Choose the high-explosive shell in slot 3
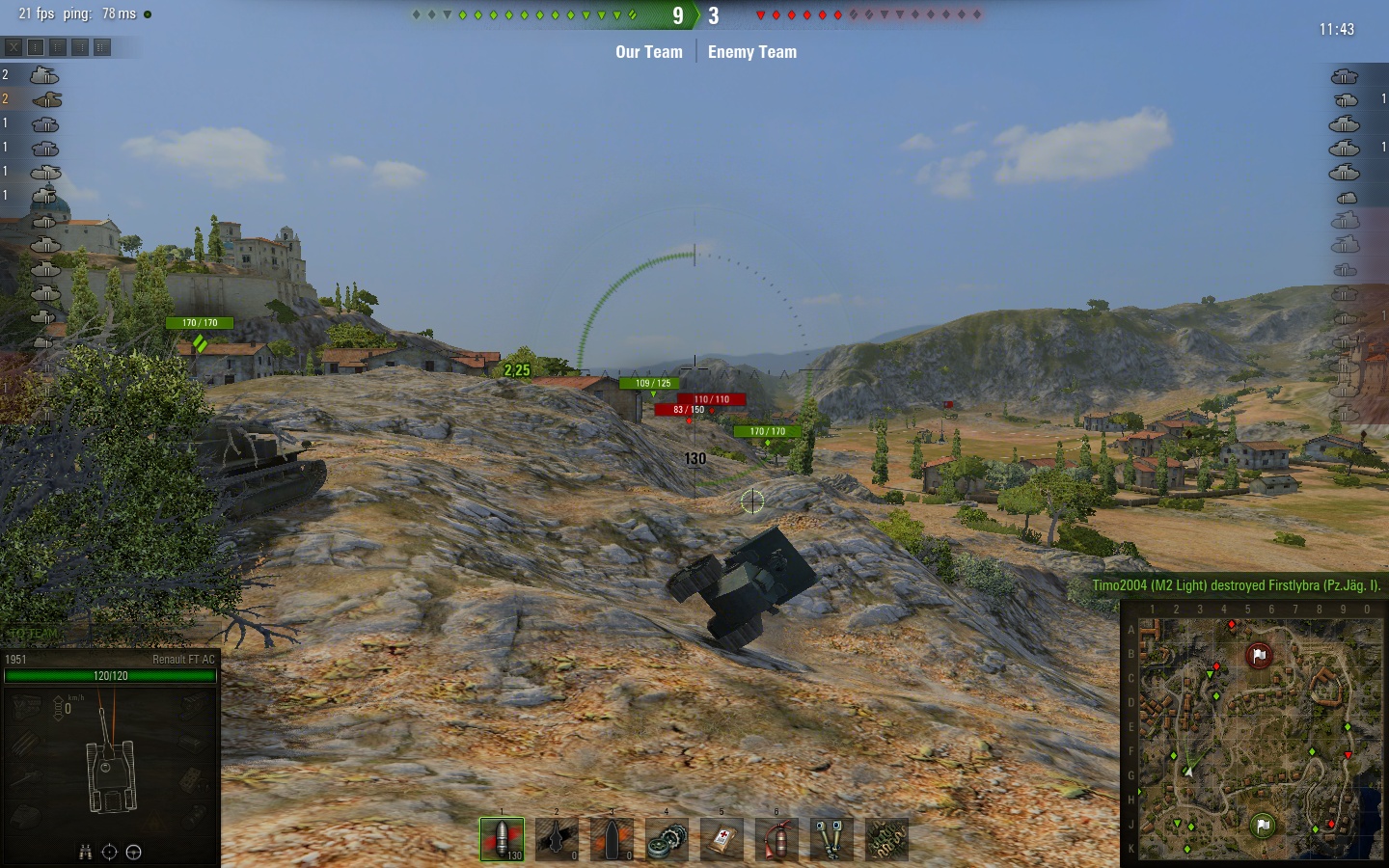The width and height of the screenshot is (1389, 868). 612,839
